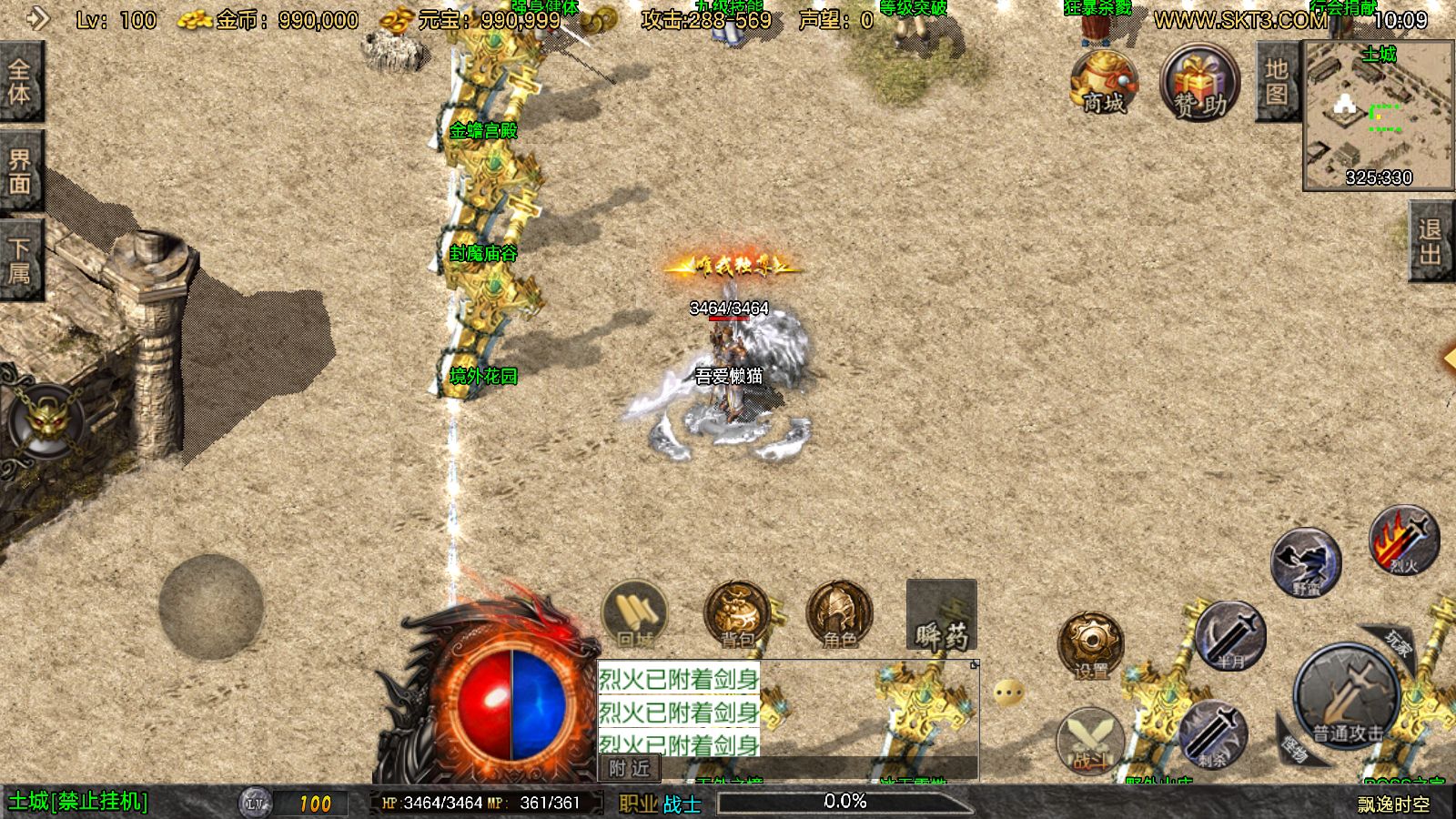This screenshot has width=1456, height=819.
Task: Open the 商城 (shop) icon
Action: pos(1101,82)
